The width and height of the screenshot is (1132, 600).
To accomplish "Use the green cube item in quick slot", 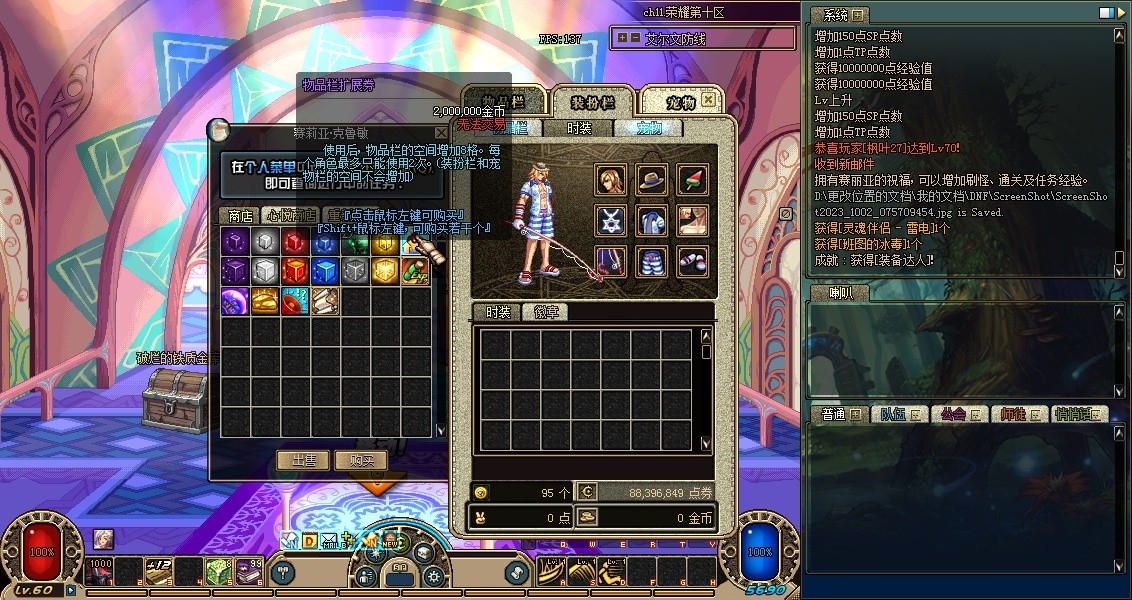I will click(219, 571).
